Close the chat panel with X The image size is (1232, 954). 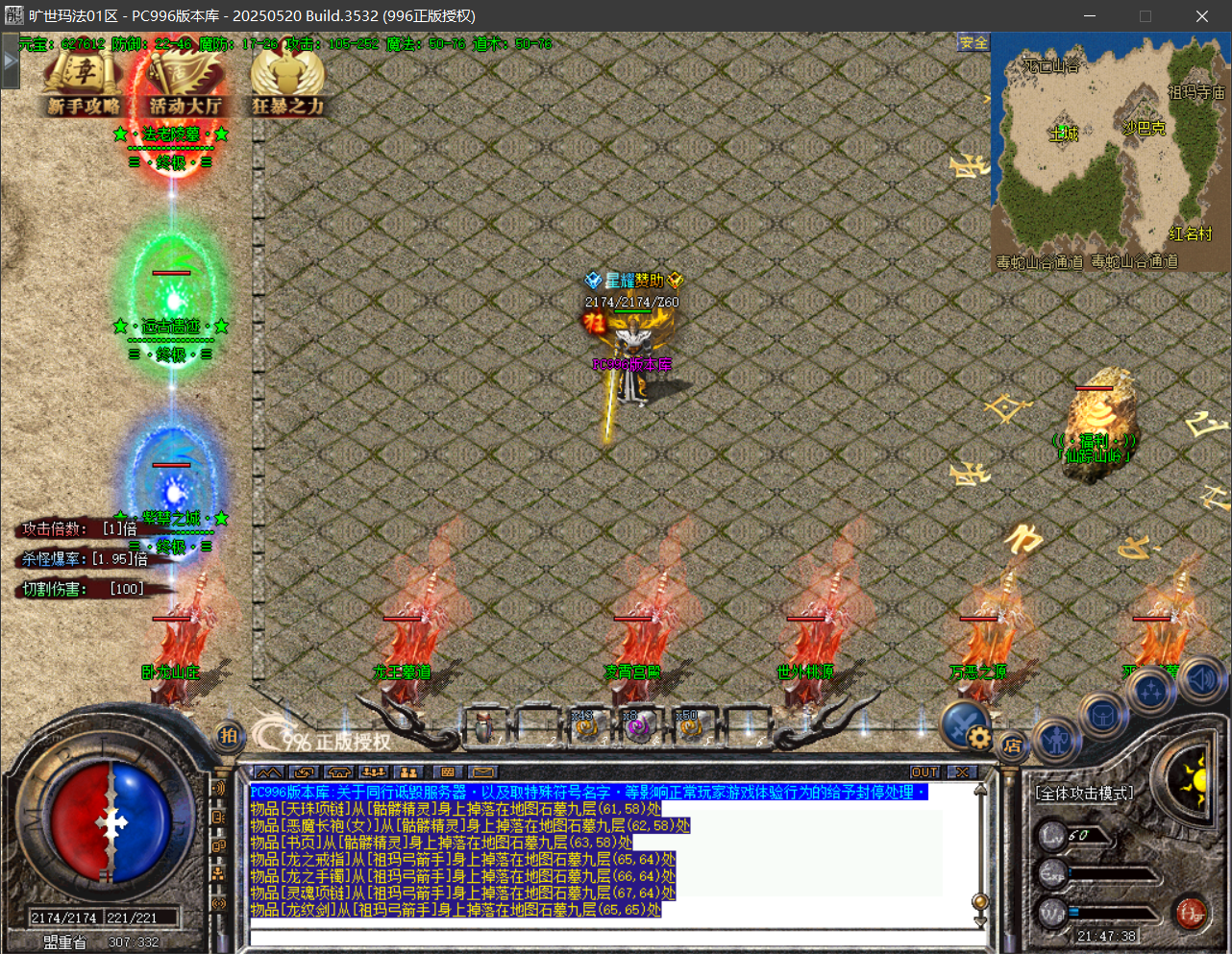(x=961, y=772)
